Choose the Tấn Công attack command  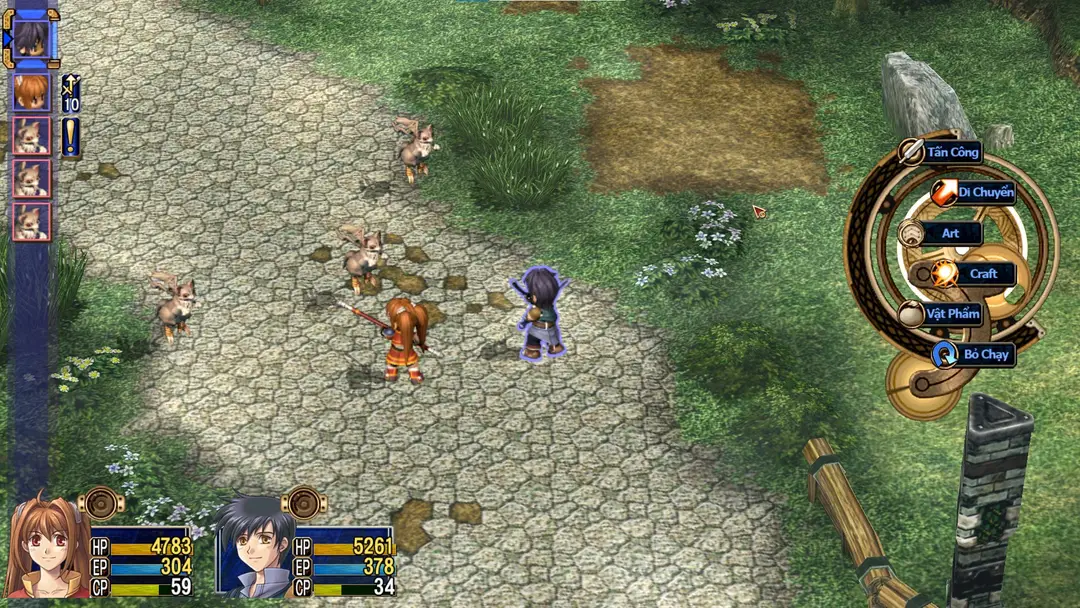pyautogui.click(x=949, y=152)
